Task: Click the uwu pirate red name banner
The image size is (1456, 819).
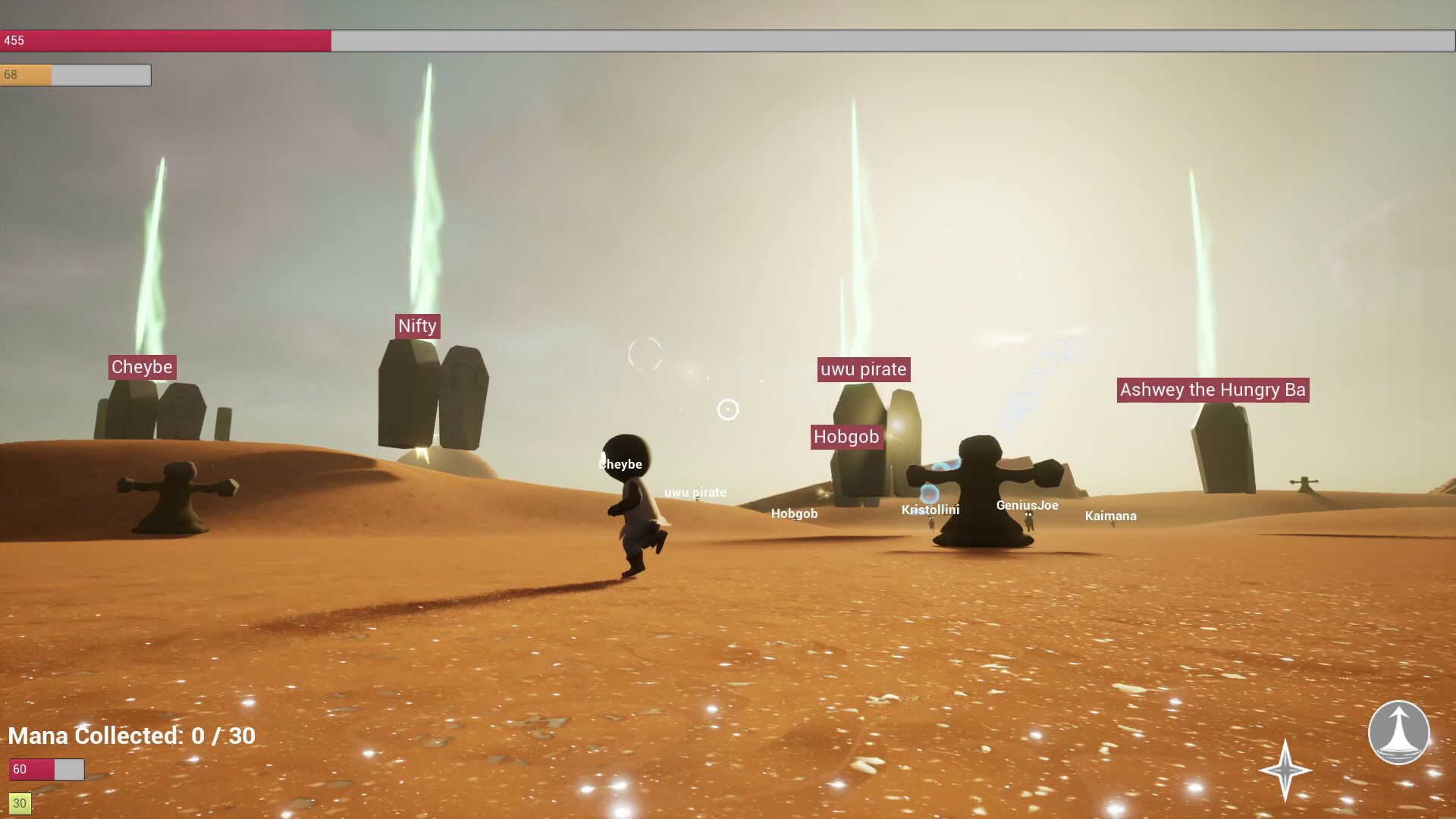Action: pyautogui.click(x=863, y=369)
